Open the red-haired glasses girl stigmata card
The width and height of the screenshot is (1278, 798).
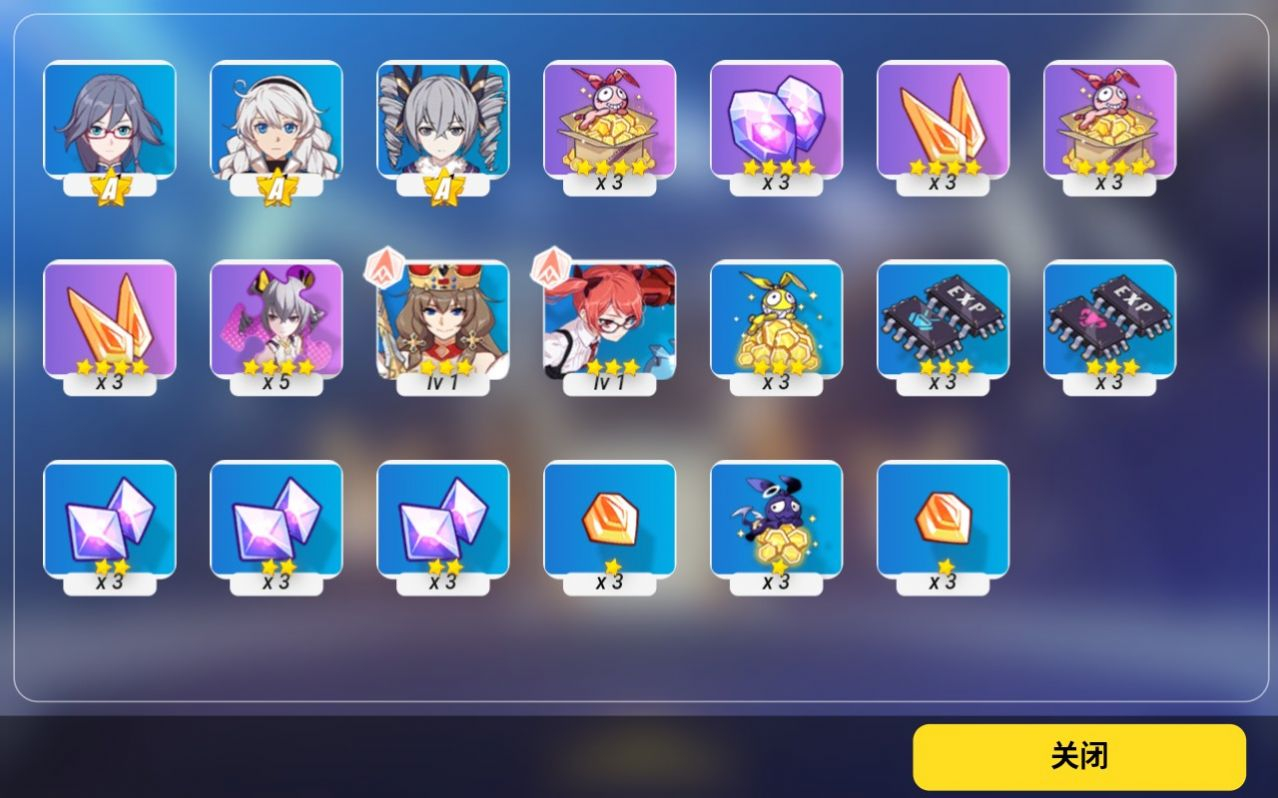(609, 320)
